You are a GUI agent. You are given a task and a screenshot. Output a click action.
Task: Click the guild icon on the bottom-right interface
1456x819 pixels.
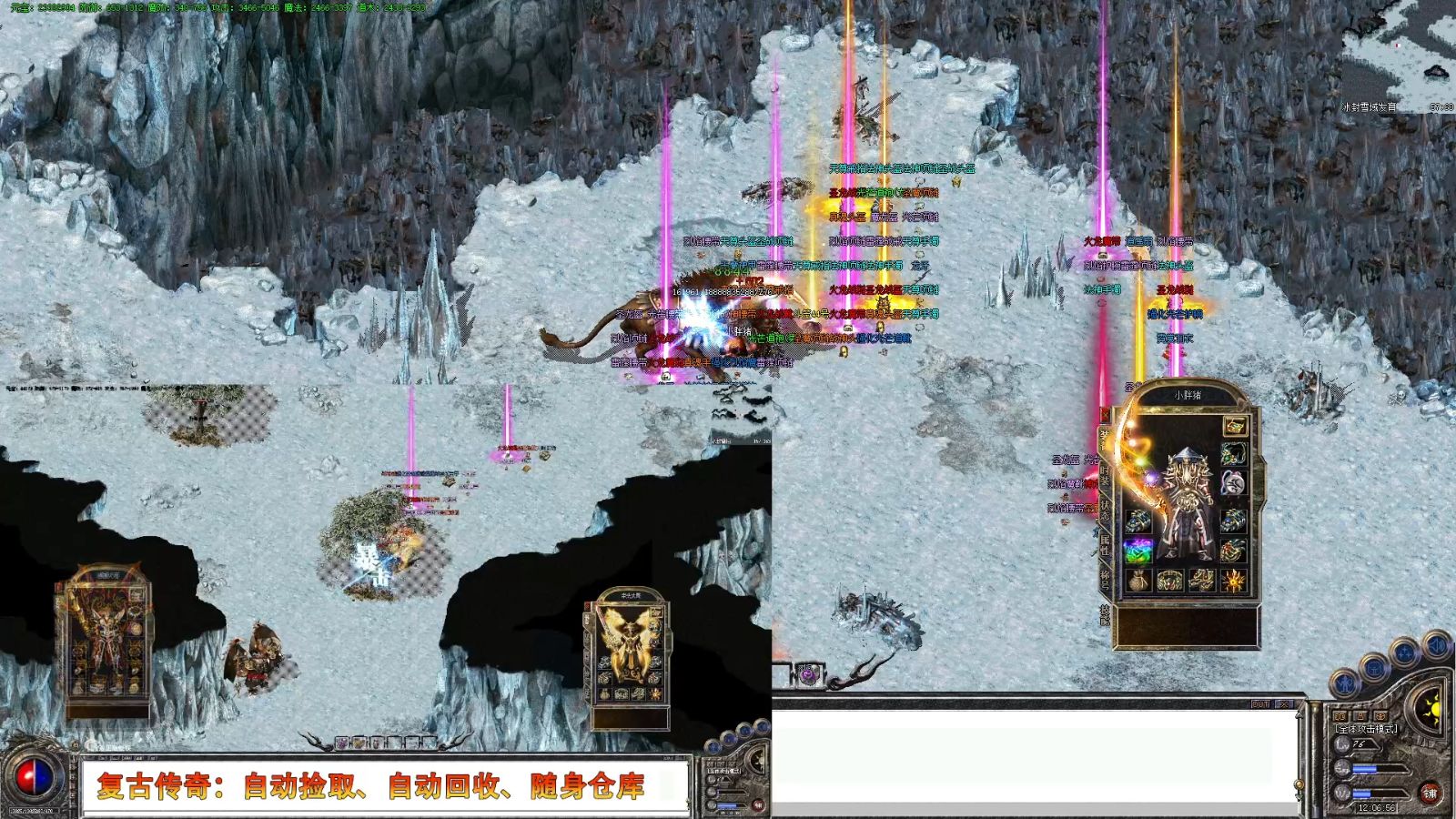coord(1374,668)
